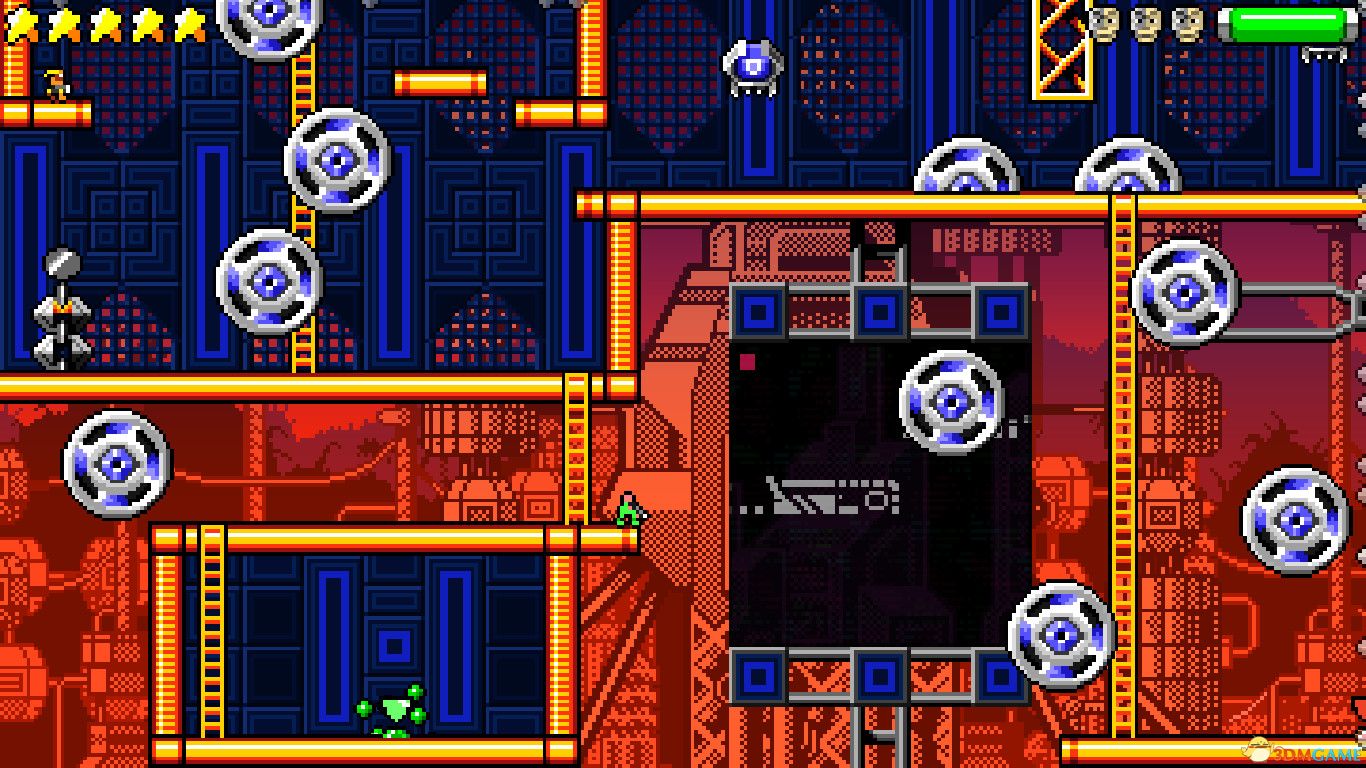Click the blue flying enemy near the top

(x=755, y=65)
